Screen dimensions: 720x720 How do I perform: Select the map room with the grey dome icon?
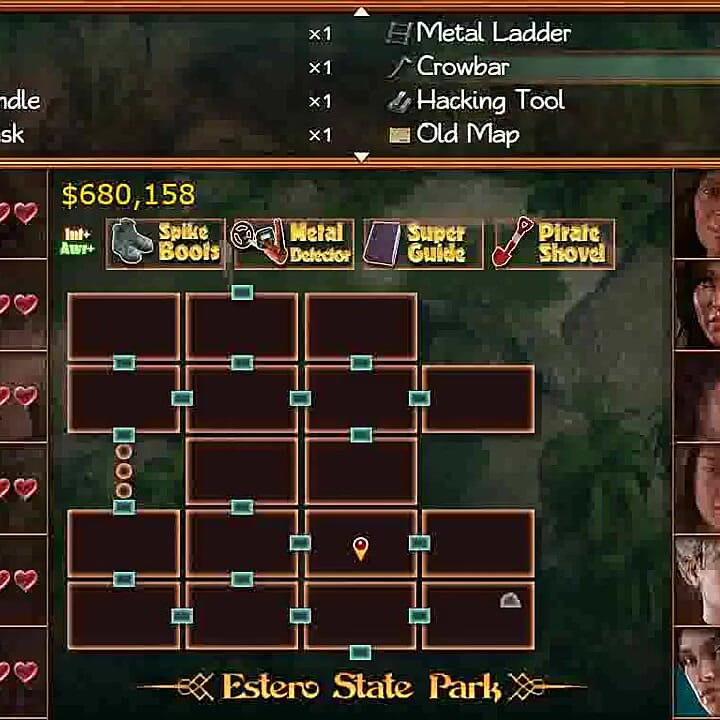coord(478,615)
